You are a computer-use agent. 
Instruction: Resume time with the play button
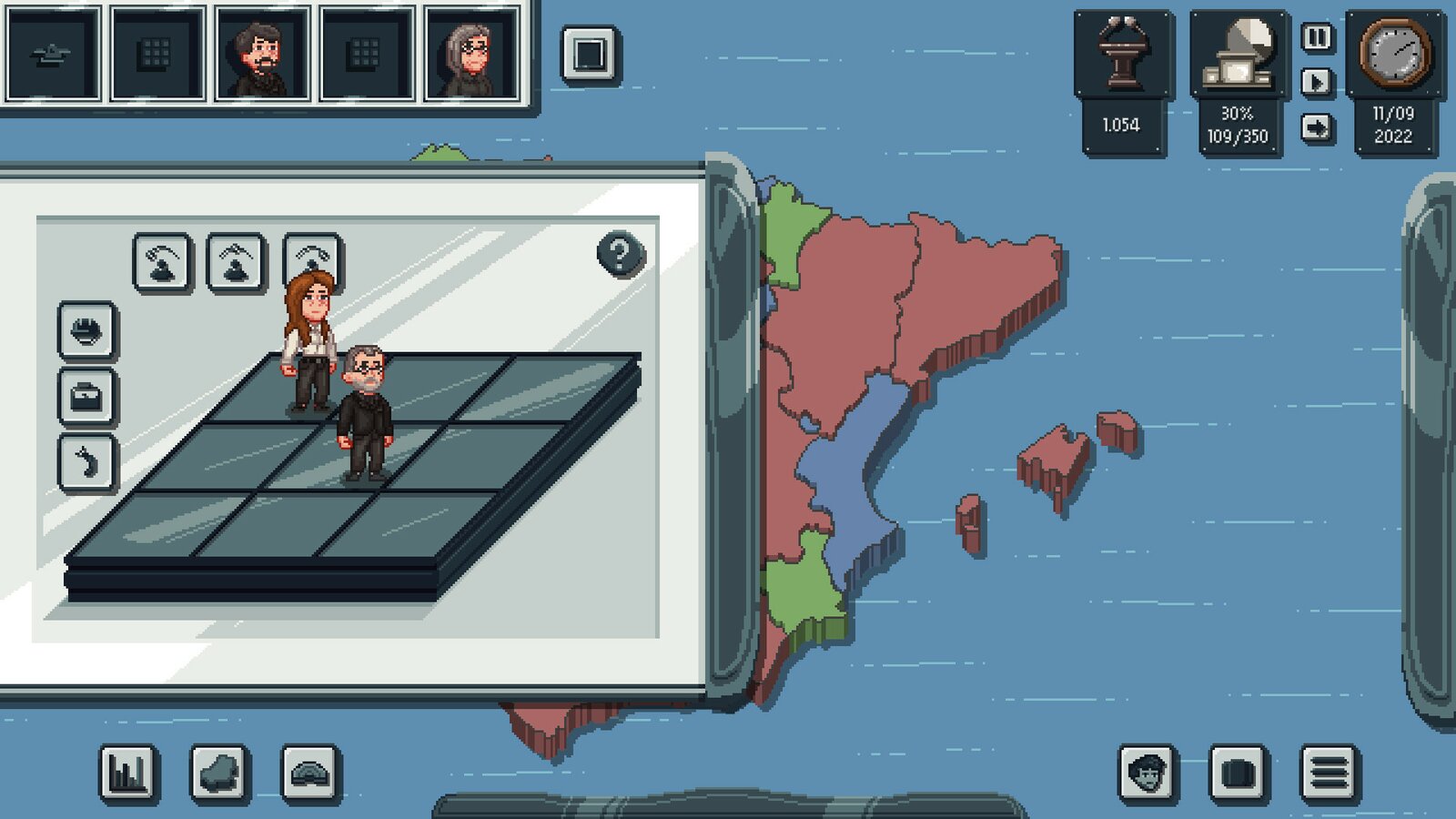pyautogui.click(x=1317, y=82)
